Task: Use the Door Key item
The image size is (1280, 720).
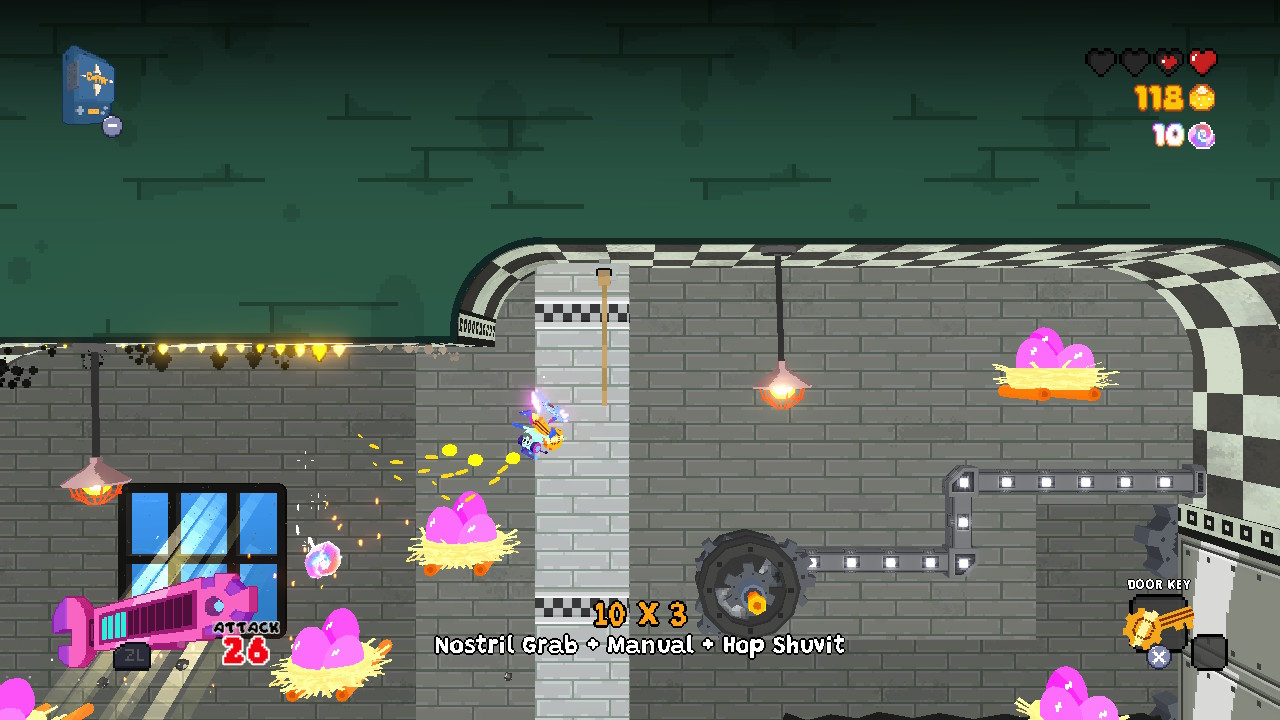Action: click(1156, 622)
